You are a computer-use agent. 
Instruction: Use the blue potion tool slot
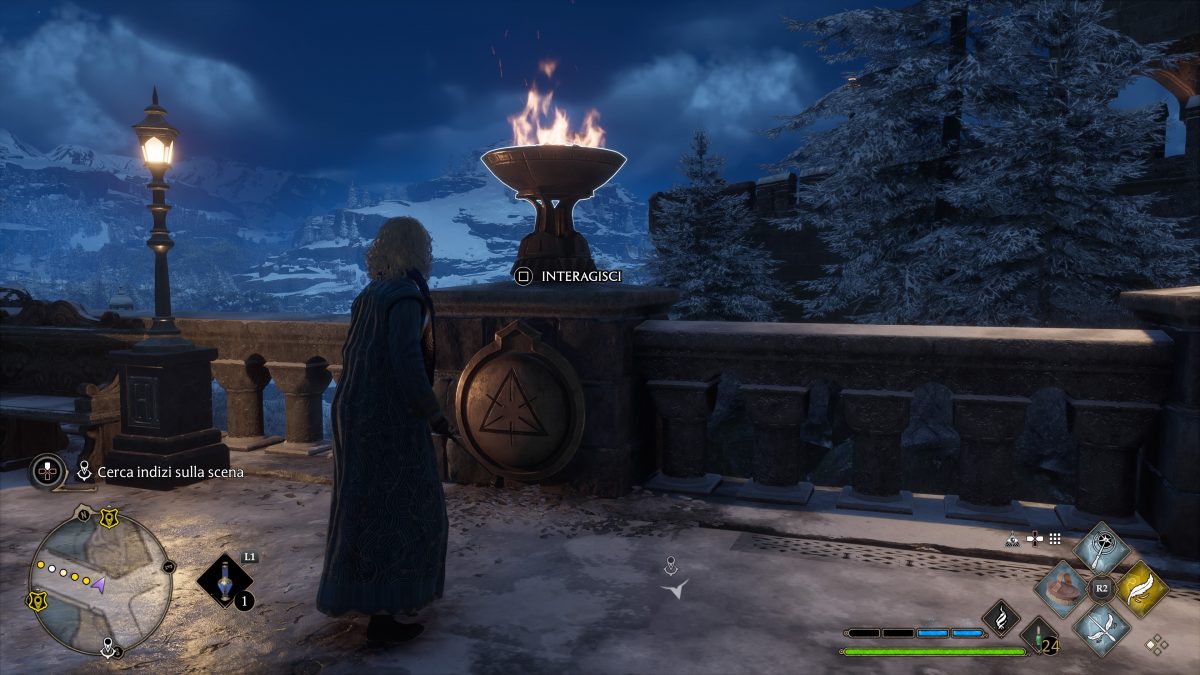(x=226, y=581)
